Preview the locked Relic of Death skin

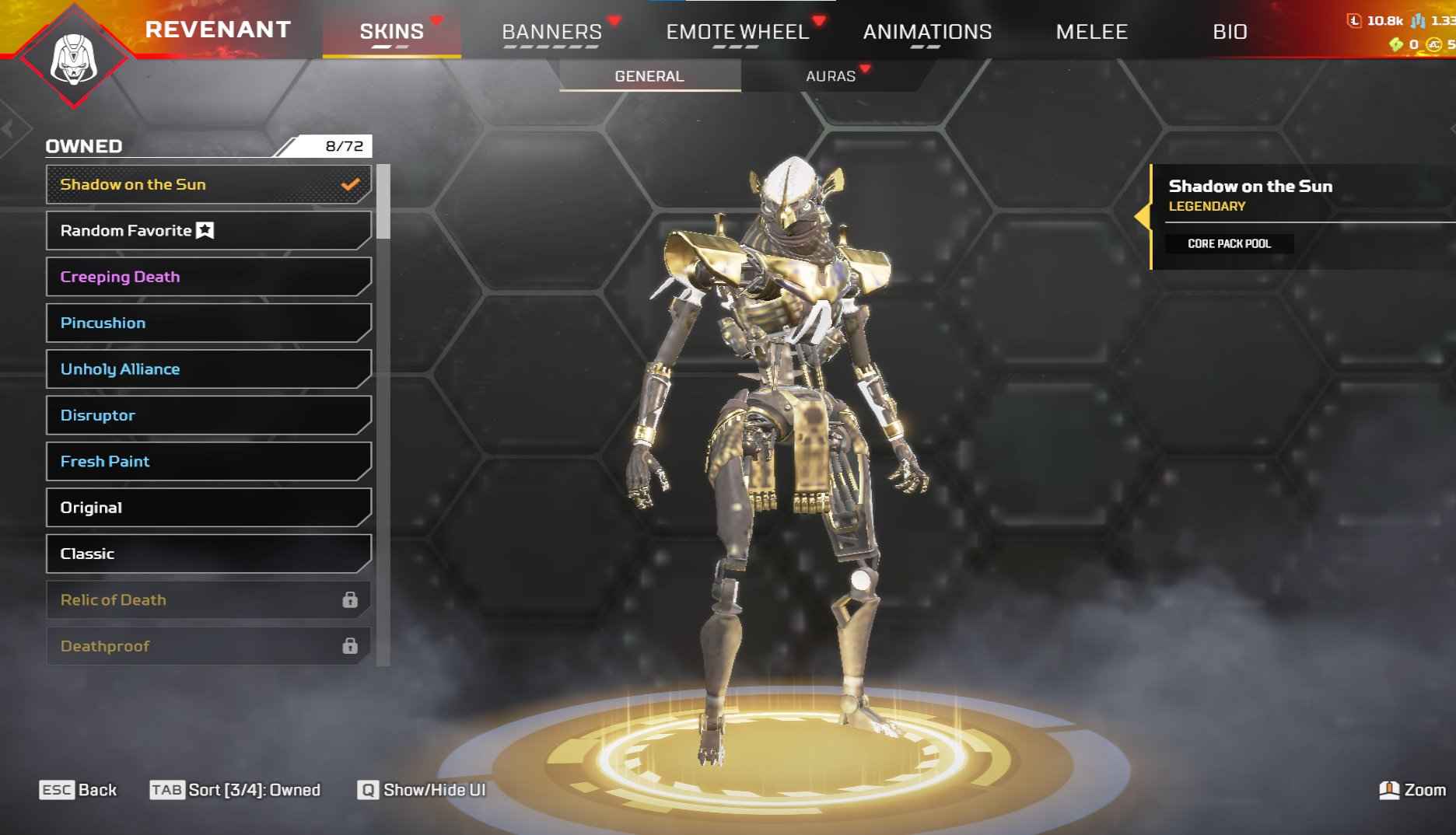(208, 599)
